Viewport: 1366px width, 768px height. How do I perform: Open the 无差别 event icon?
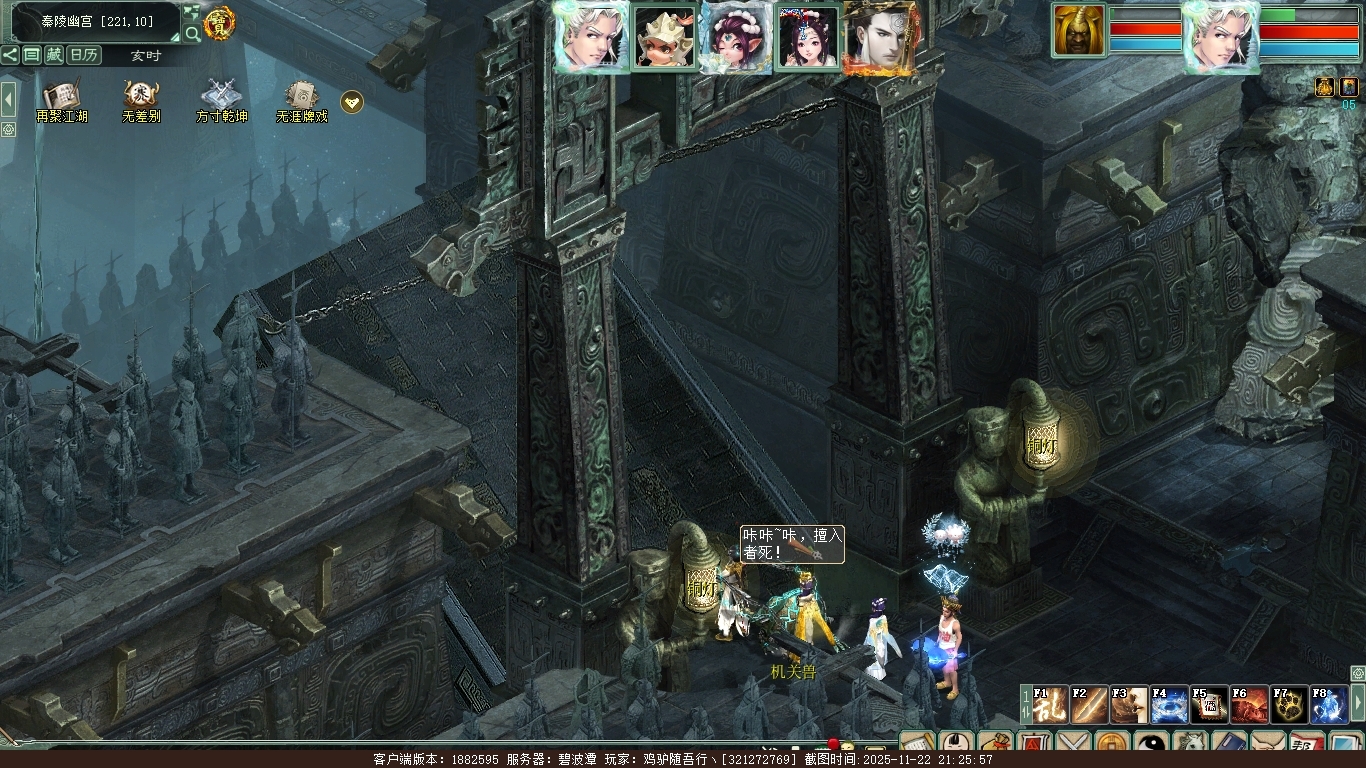(141, 97)
